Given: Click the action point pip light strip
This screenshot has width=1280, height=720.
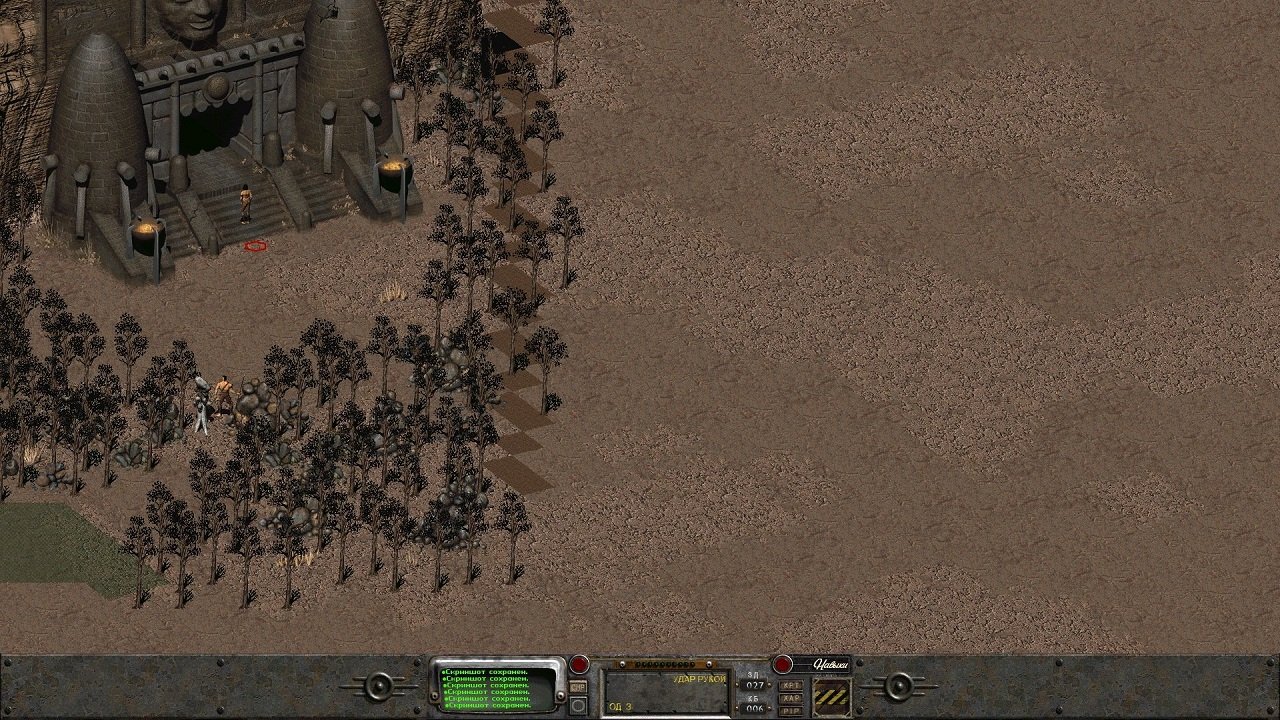Looking at the screenshot, I should pyautogui.click(x=666, y=663).
